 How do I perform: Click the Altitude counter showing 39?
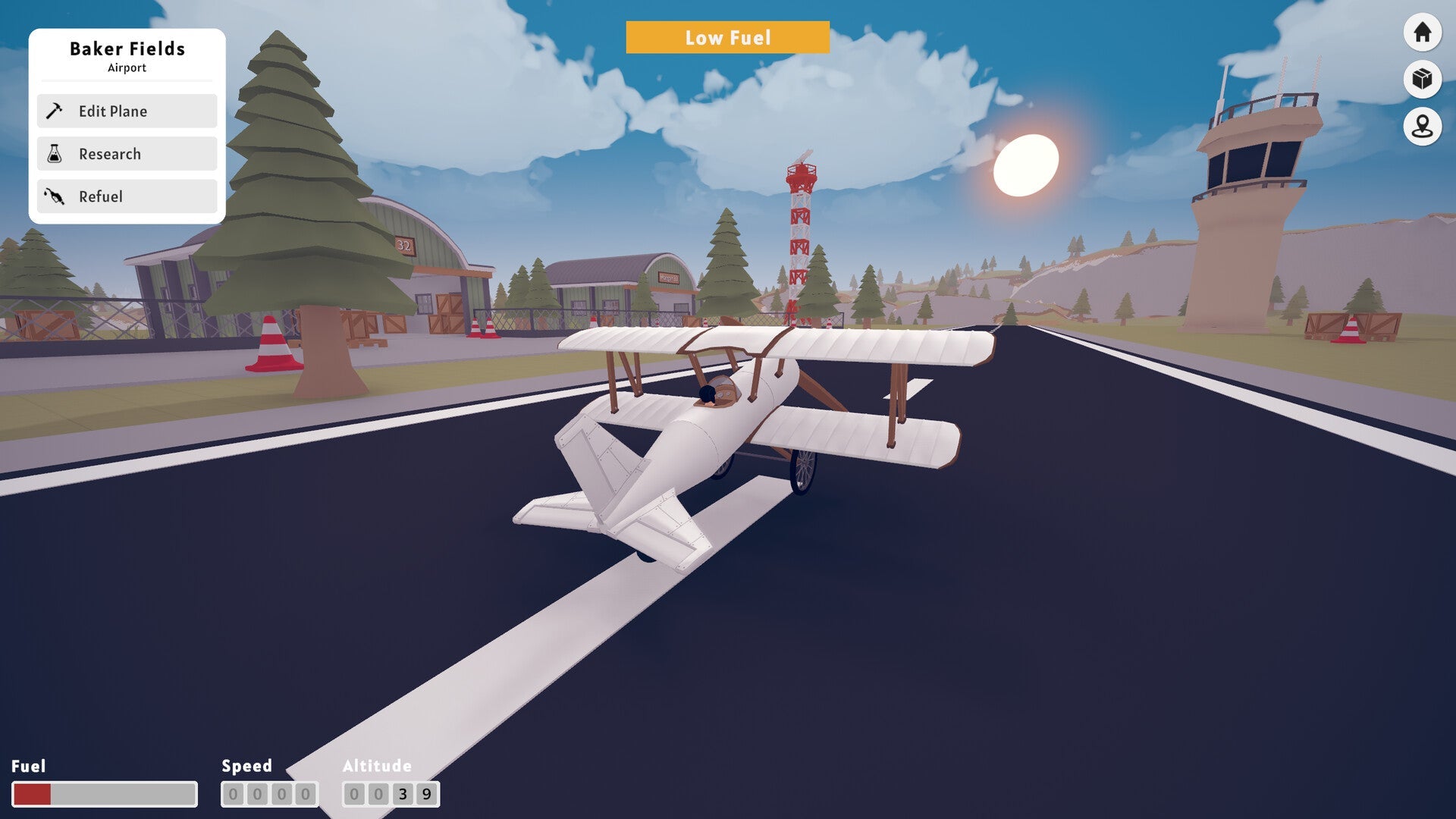click(x=390, y=795)
